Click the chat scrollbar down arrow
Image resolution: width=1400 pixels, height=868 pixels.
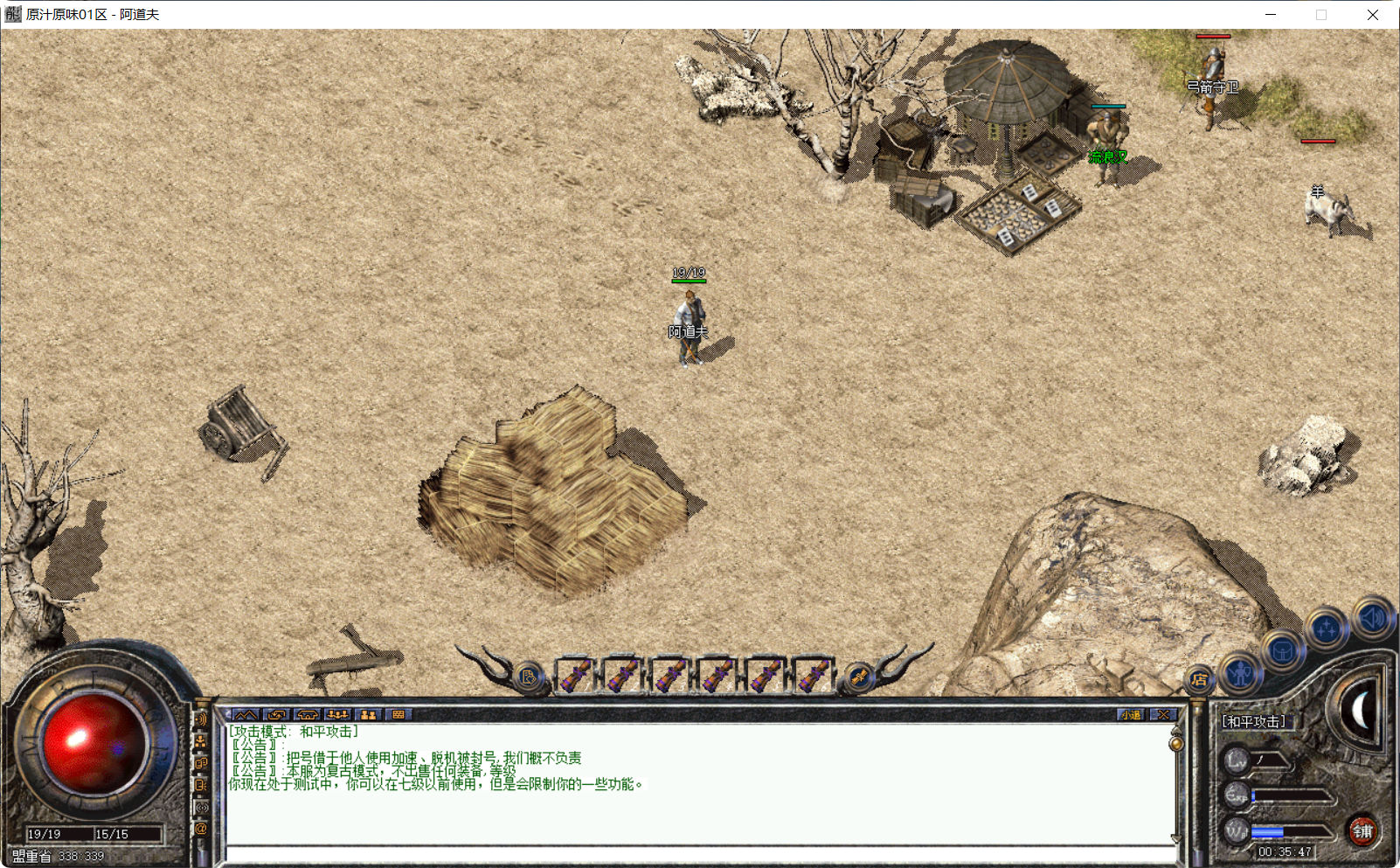click(1175, 839)
